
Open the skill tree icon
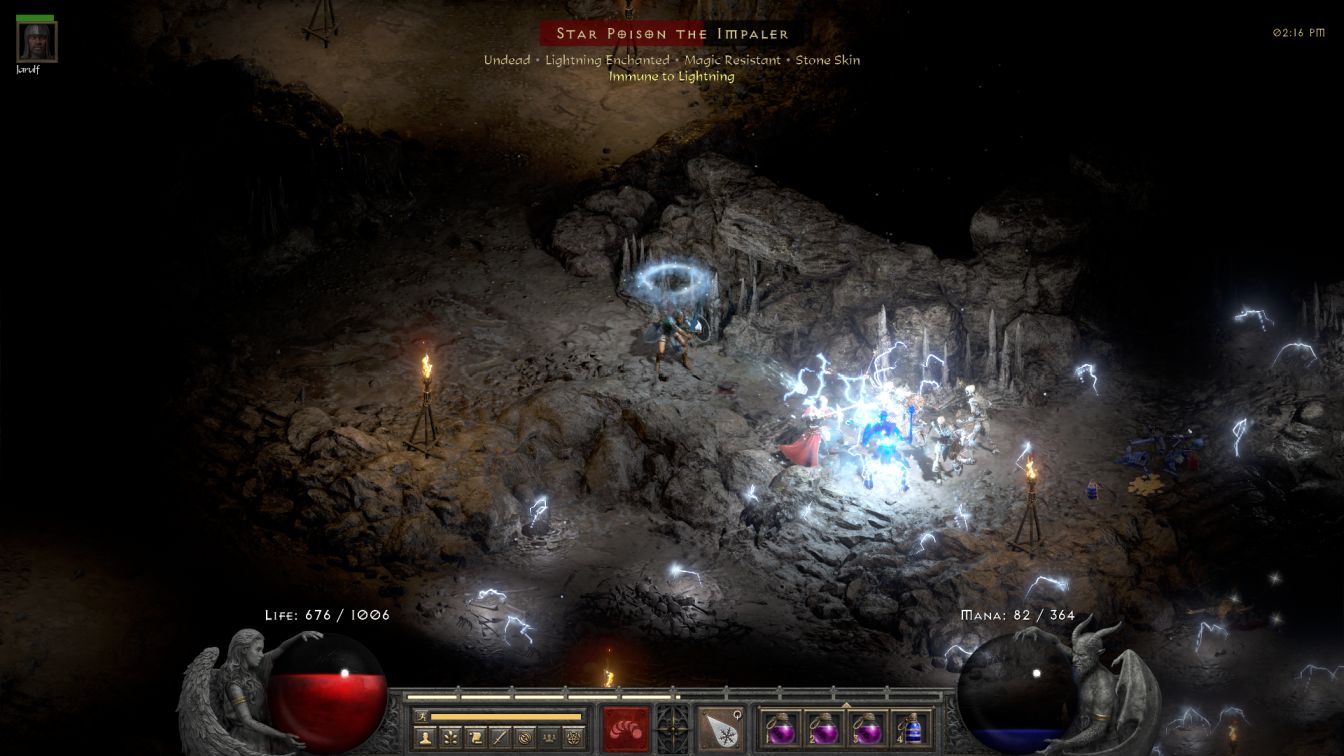pos(450,738)
